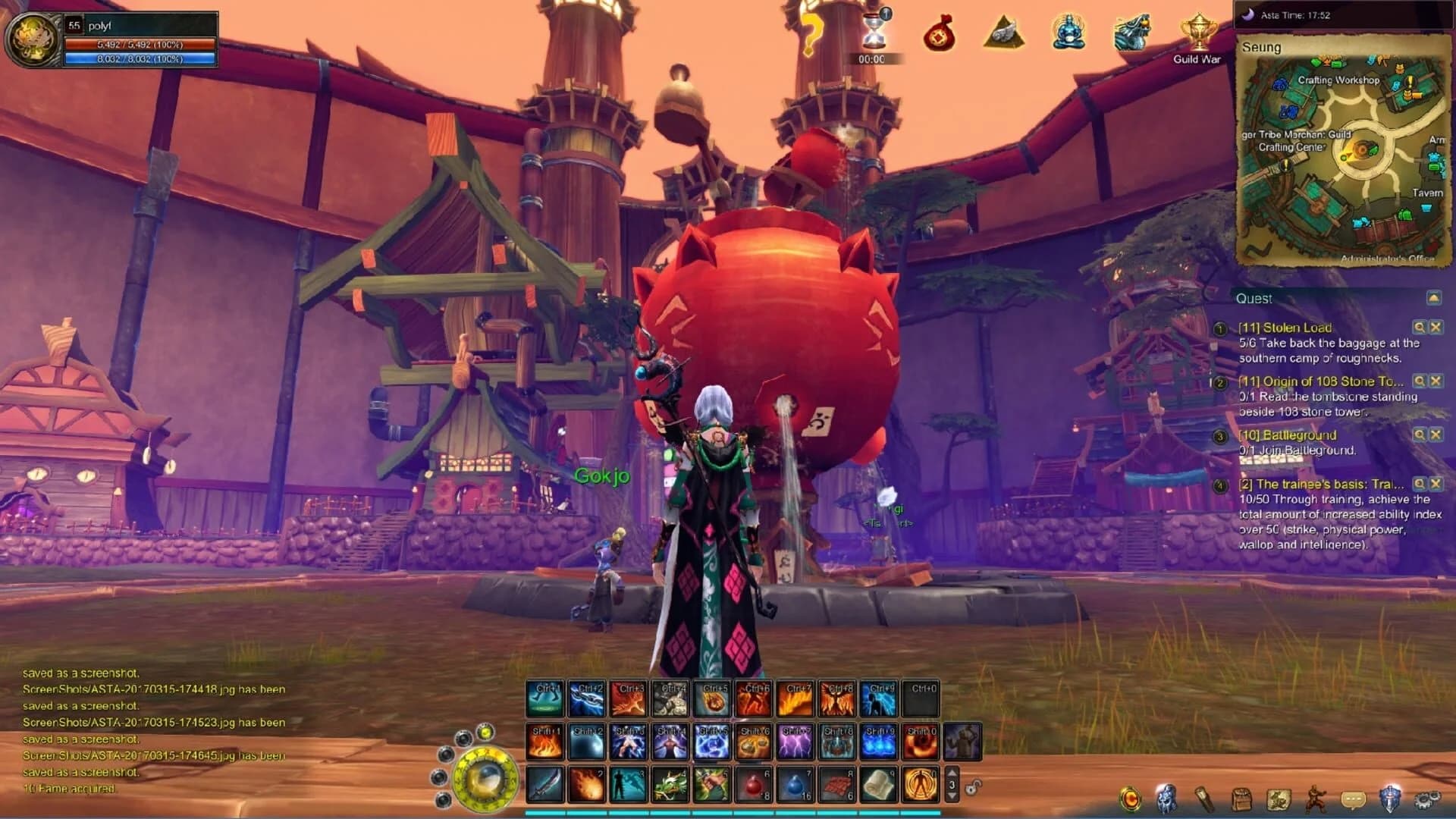Click the shield-and-sword guild icon
The width and height of the screenshot is (1456, 819).
(x=1392, y=795)
